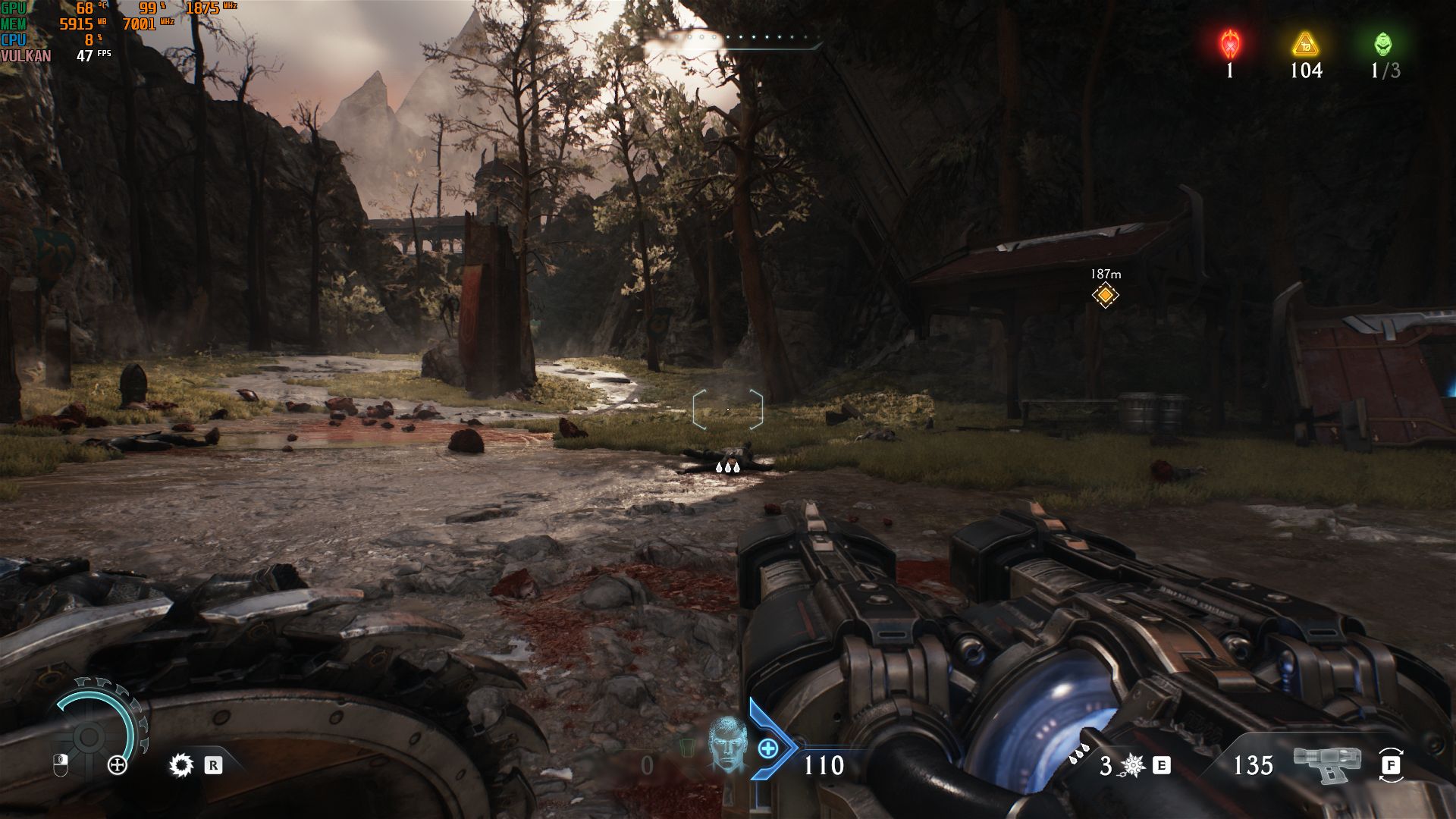Click the Slayer face portrait

(726, 744)
